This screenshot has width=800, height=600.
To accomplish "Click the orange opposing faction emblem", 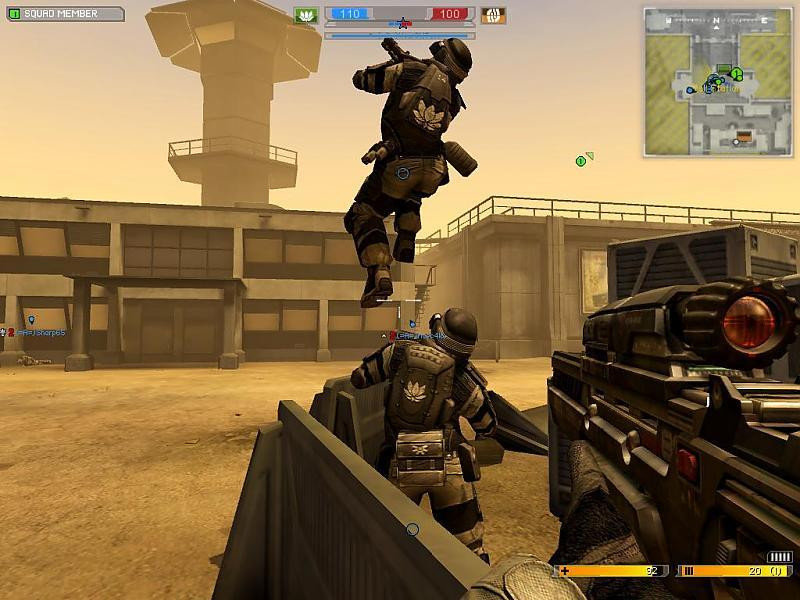I will click(492, 15).
